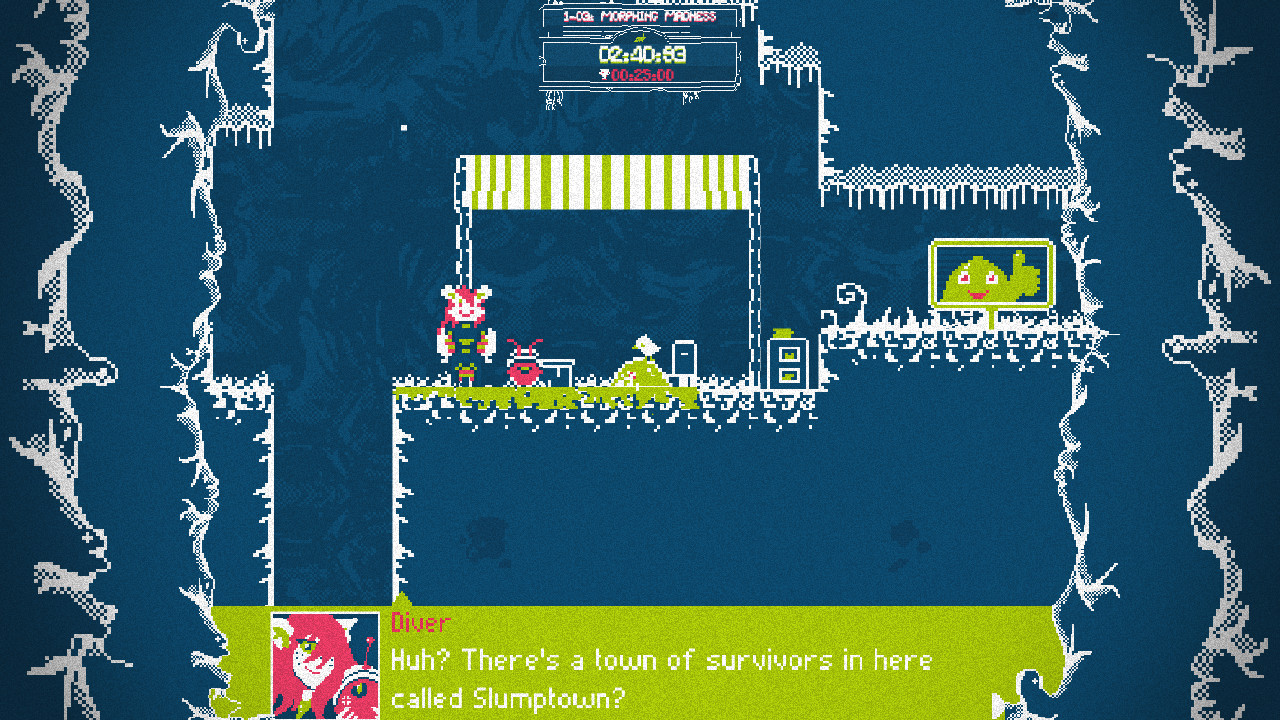
Task: Select the ladybug creature near the counter
Action: 523,368
